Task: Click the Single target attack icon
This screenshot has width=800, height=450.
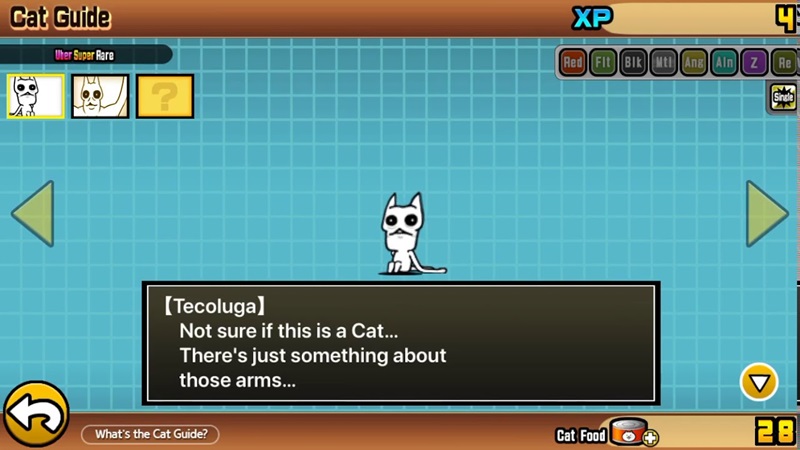Action: click(x=783, y=97)
